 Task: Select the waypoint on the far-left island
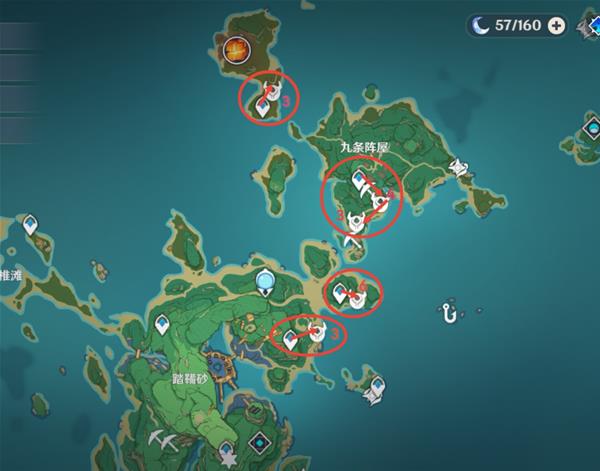[33, 224]
